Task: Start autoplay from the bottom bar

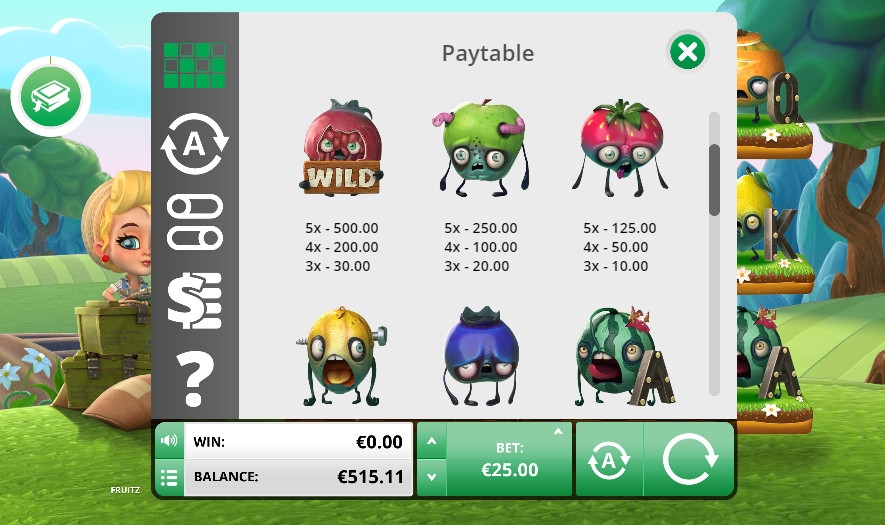Action: pos(608,459)
